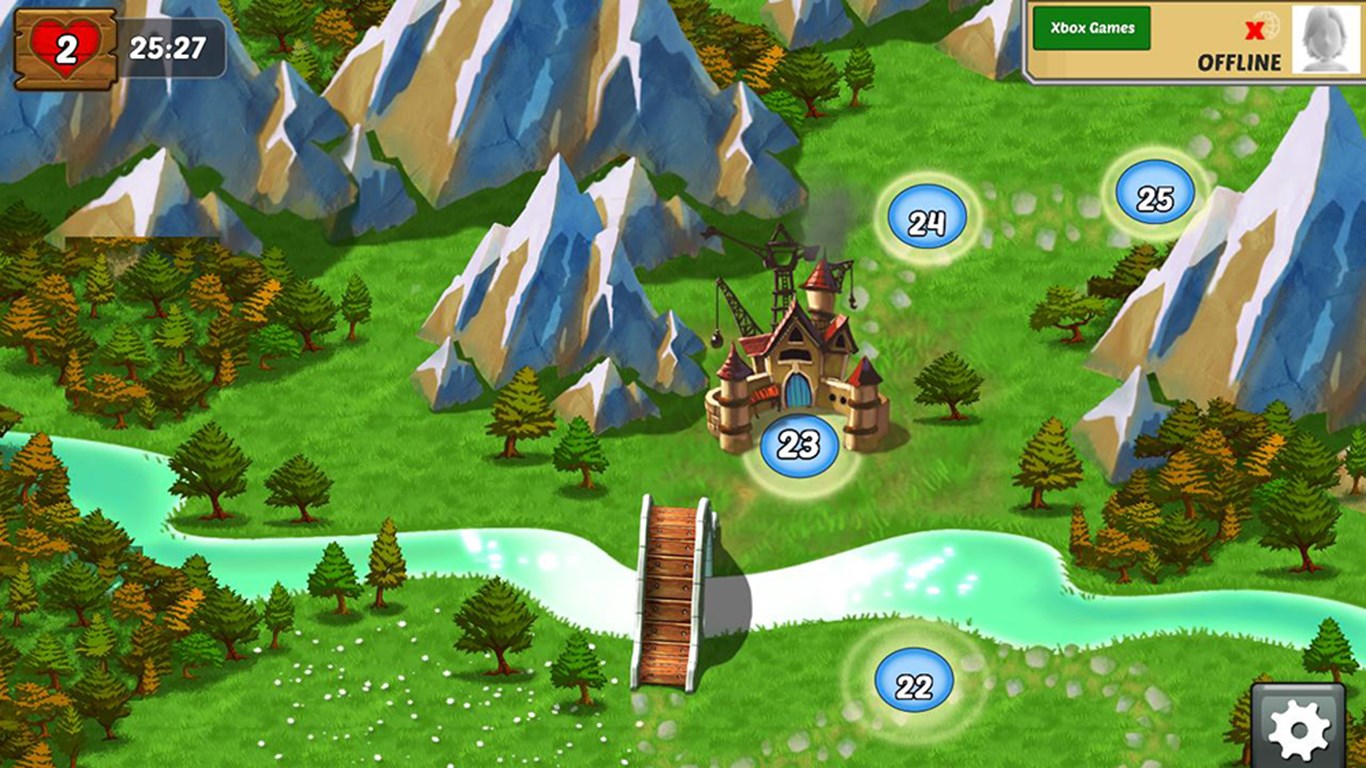Image resolution: width=1366 pixels, height=768 pixels.
Task: Open the gear settings button
Action: [1298, 727]
